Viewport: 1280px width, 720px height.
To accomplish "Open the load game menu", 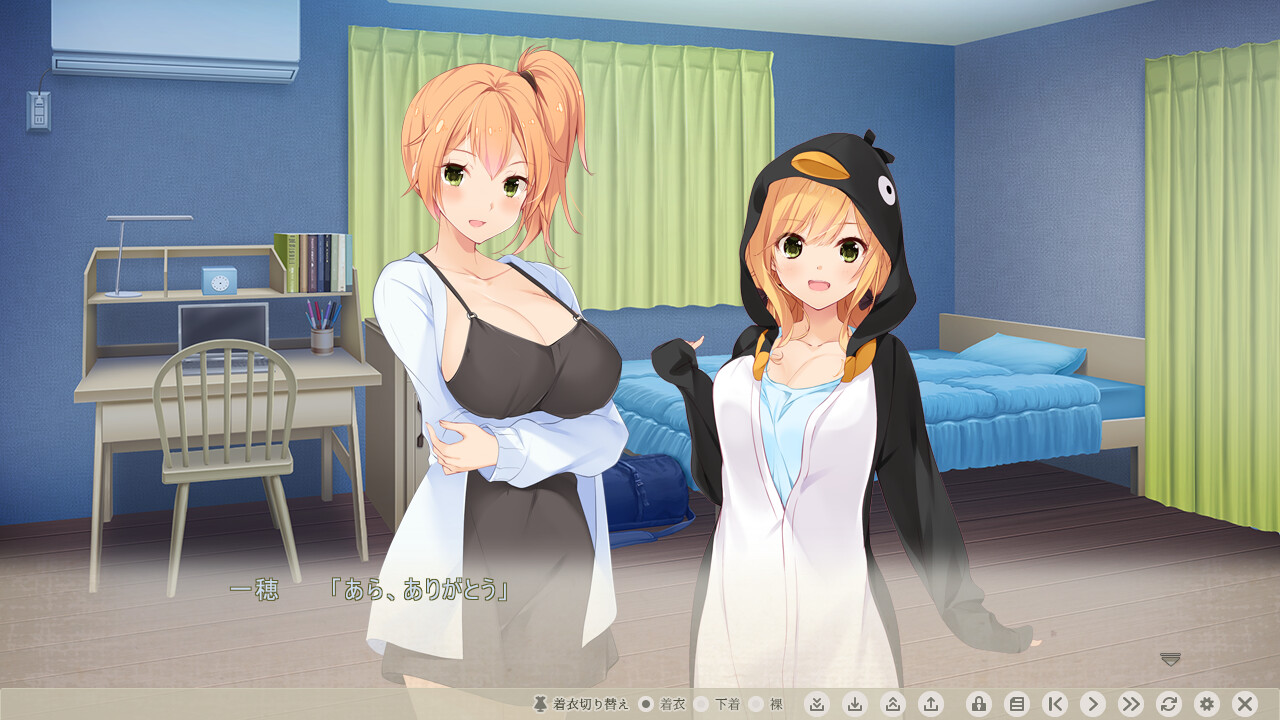I will click(x=931, y=704).
